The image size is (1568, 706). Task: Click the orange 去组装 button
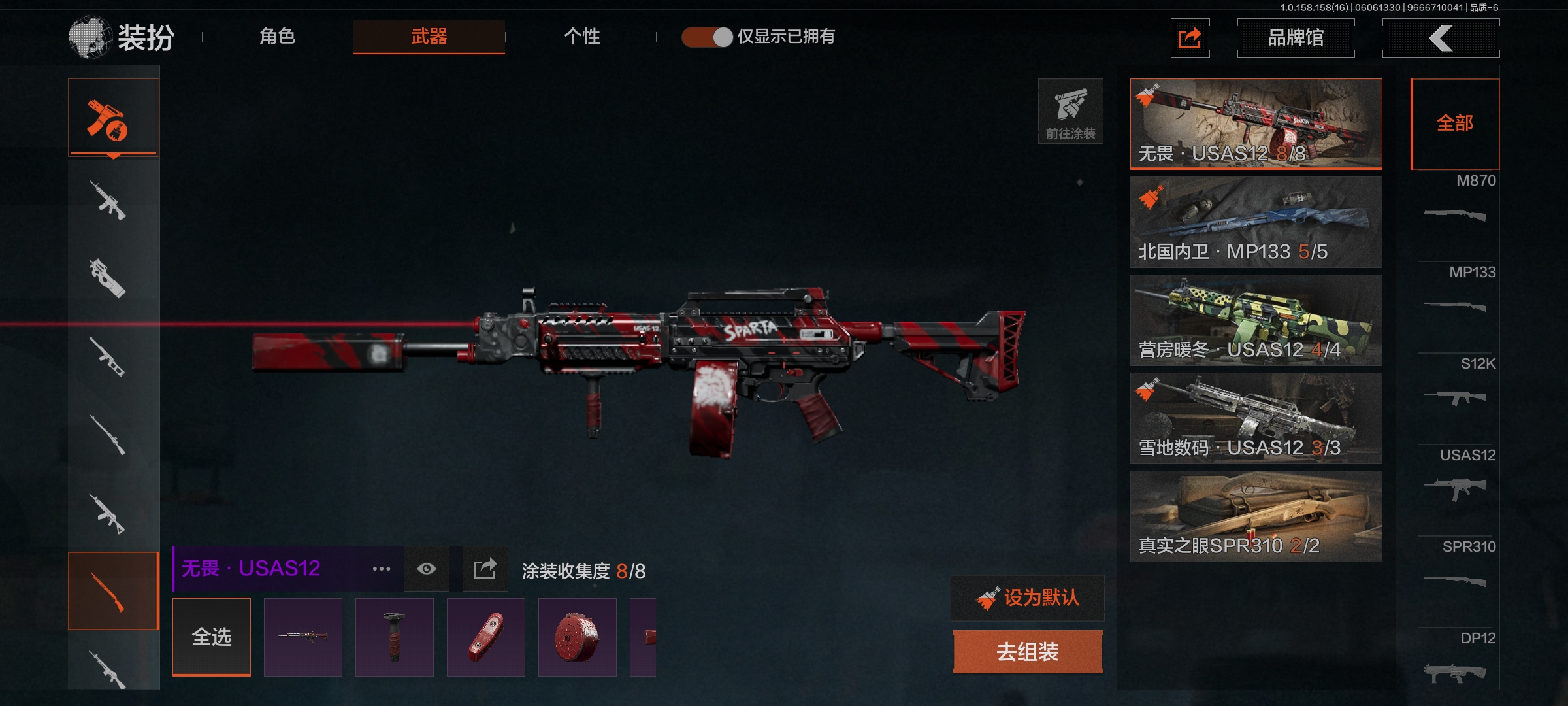pos(1028,651)
